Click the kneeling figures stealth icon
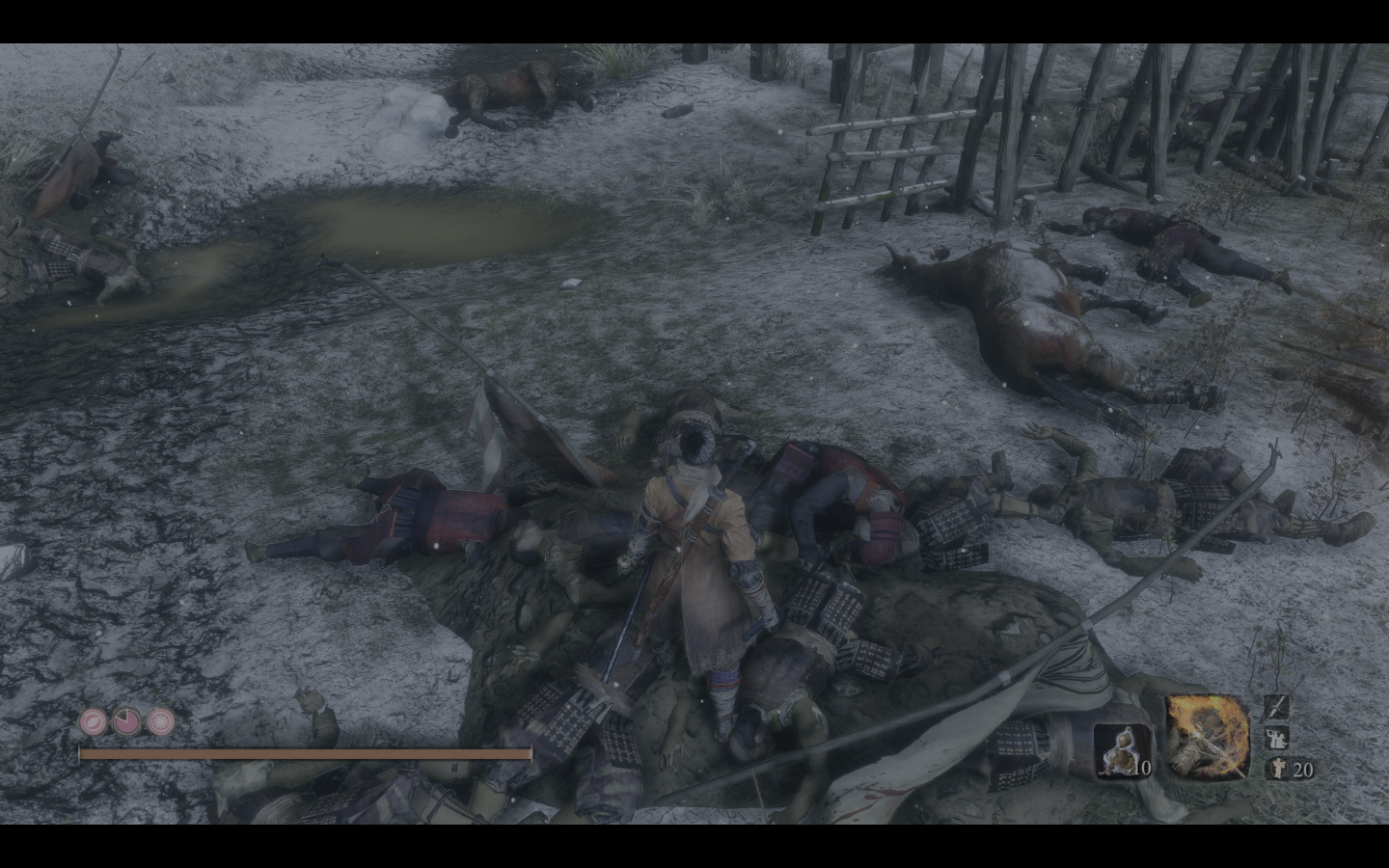Image resolution: width=1389 pixels, height=868 pixels. tap(1275, 739)
